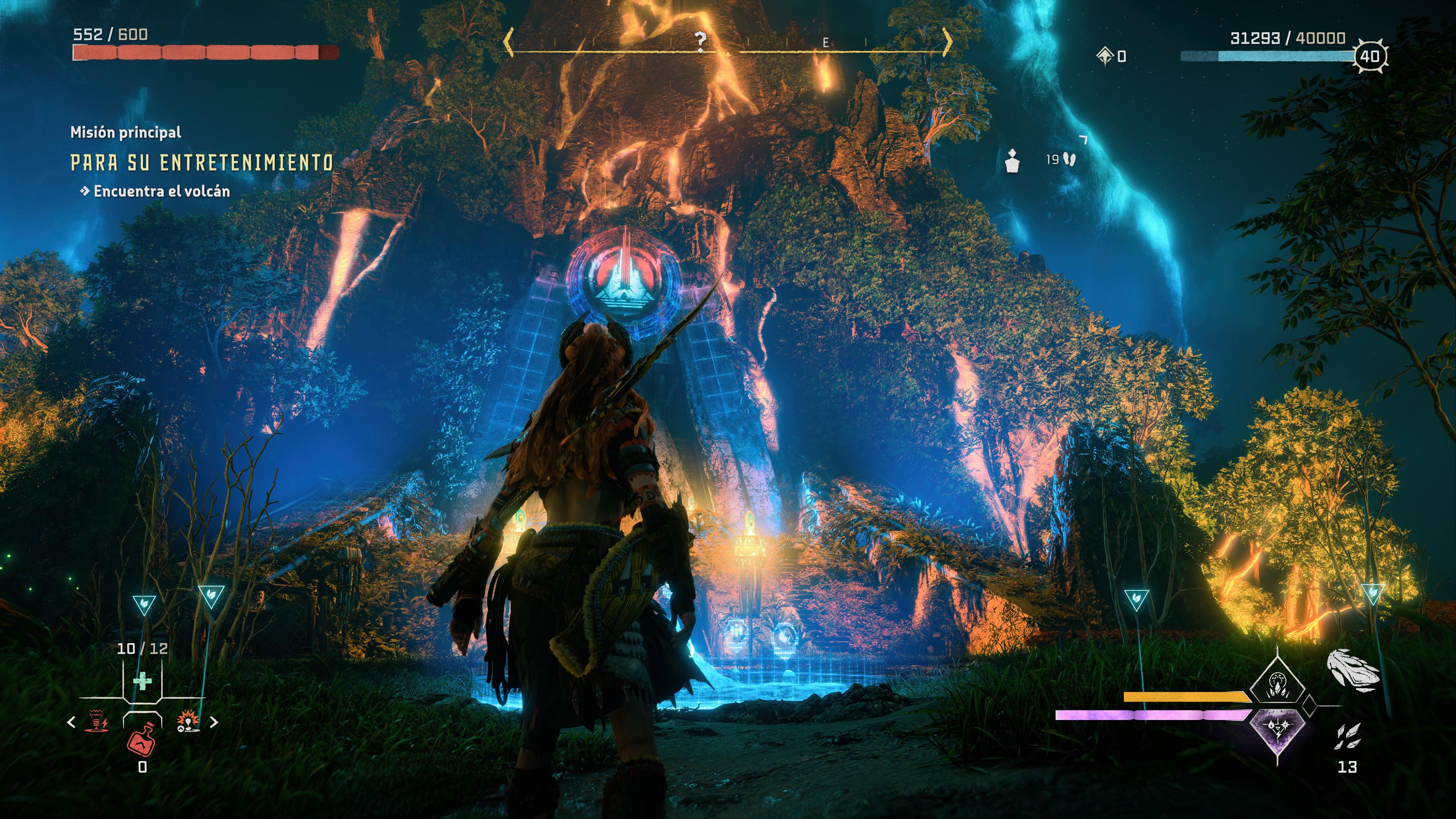This screenshot has width=1456, height=819.
Task: Select the white figure silhouette icon
Action: point(1012,161)
